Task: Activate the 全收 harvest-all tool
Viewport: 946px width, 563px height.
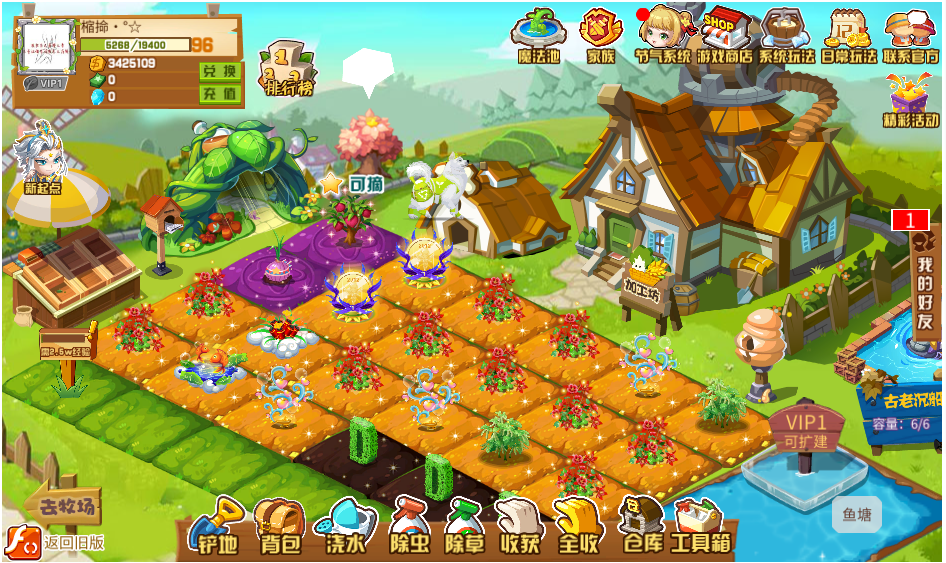Action: tap(578, 527)
